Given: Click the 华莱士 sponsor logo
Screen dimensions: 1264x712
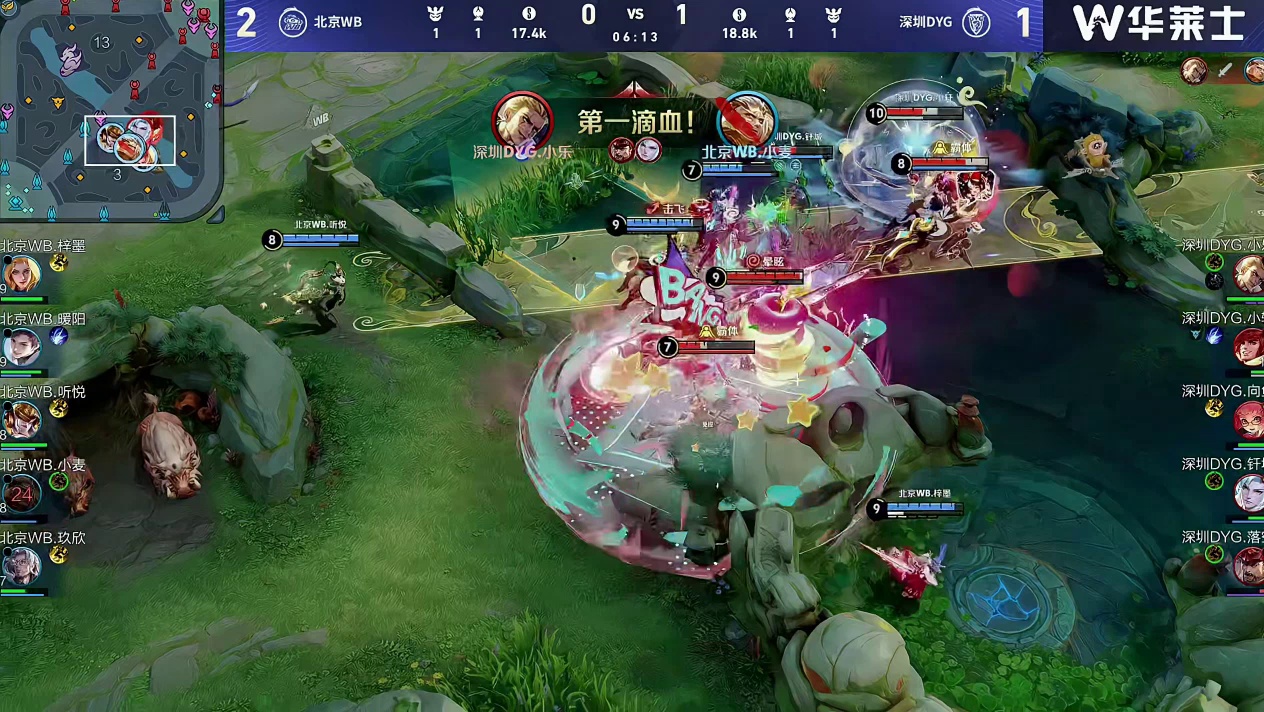Looking at the screenshot, I should pyautogui.click(x=1156, y=23).
